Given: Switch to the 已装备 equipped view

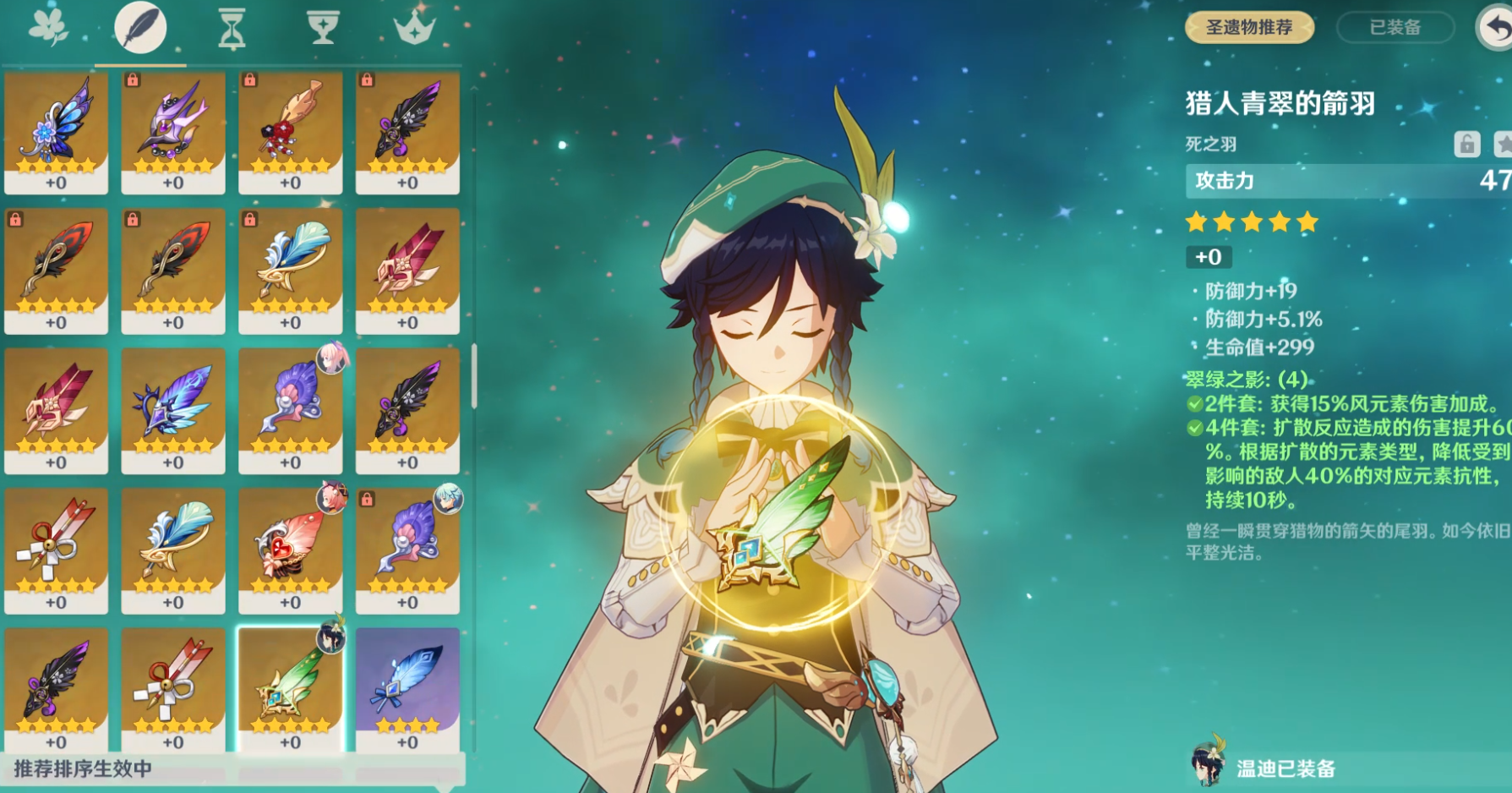Looking at the screenshot, I should (1395, 27).
